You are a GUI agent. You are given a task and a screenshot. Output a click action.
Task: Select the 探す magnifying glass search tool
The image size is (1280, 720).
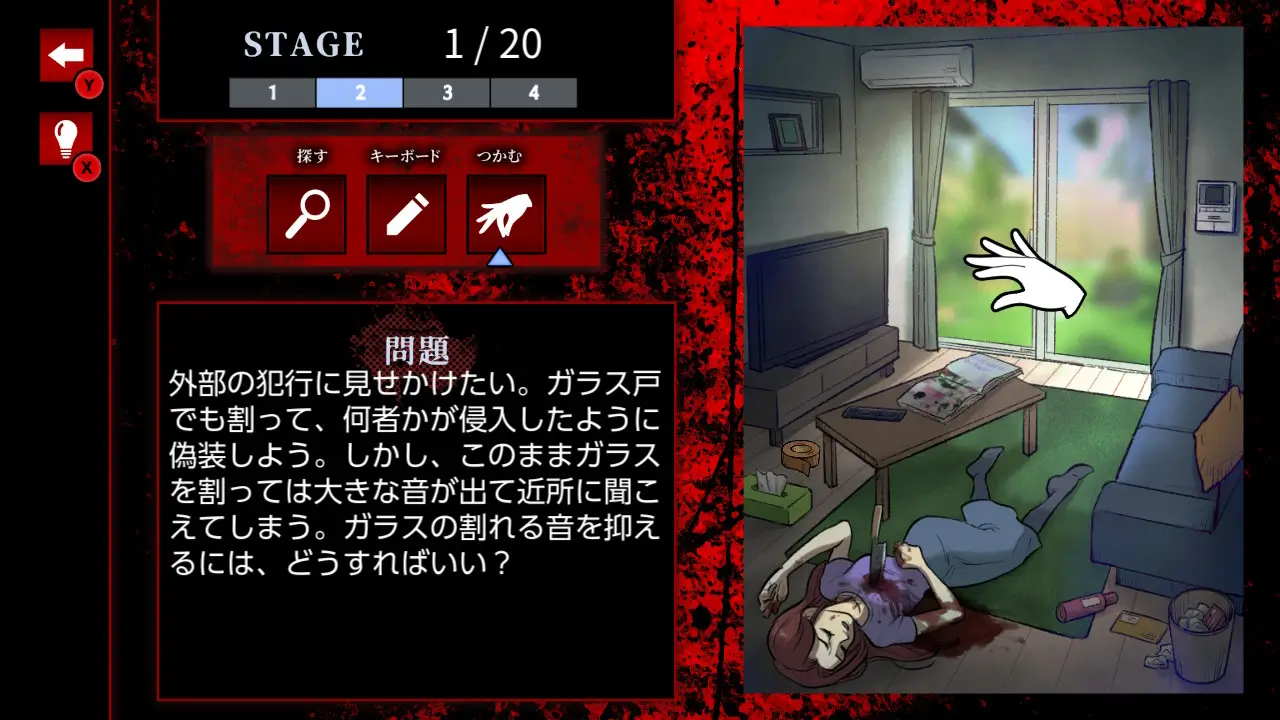(x=308, y=213)
